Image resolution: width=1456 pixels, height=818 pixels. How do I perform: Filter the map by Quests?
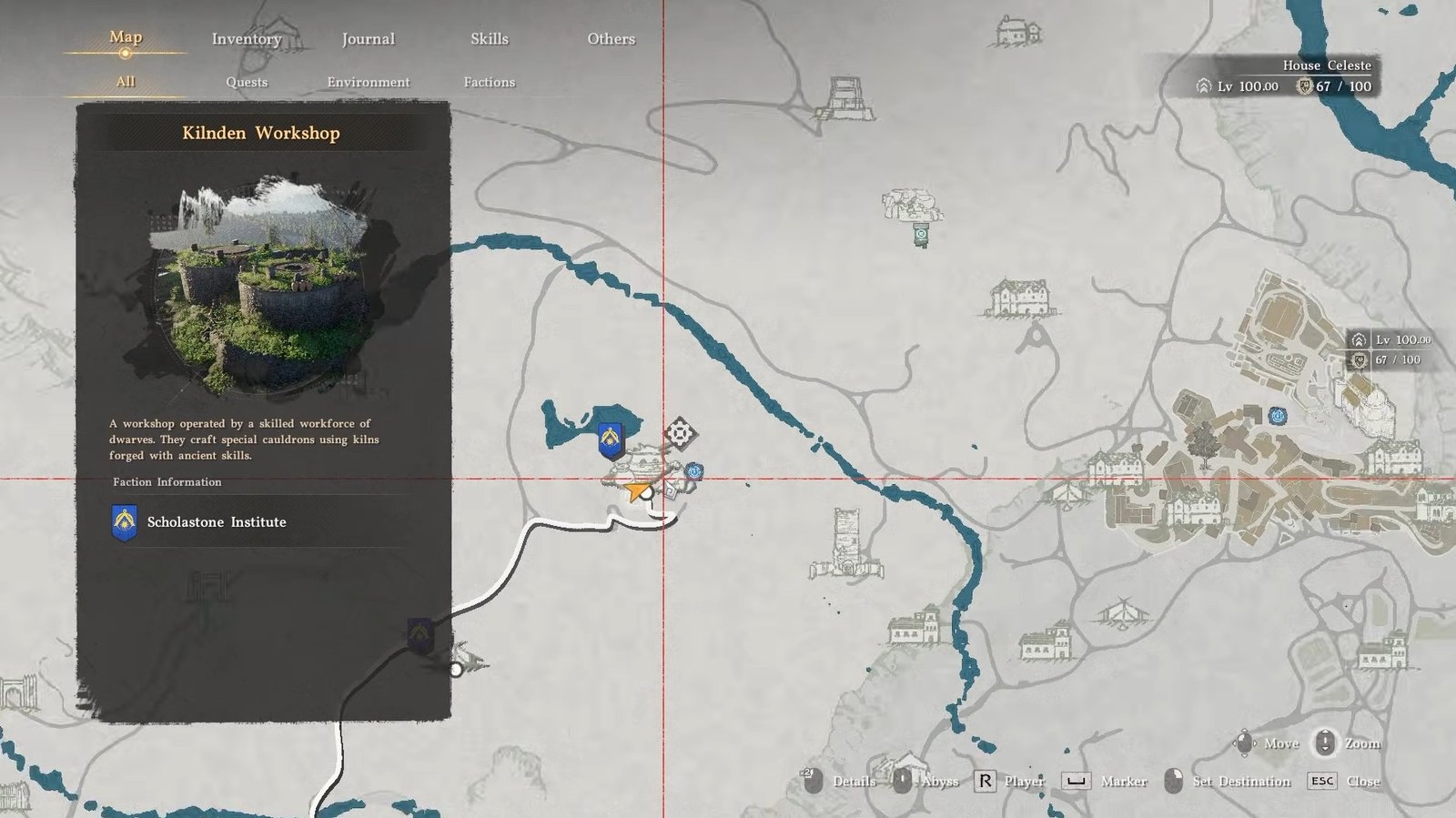coord(247,82)
